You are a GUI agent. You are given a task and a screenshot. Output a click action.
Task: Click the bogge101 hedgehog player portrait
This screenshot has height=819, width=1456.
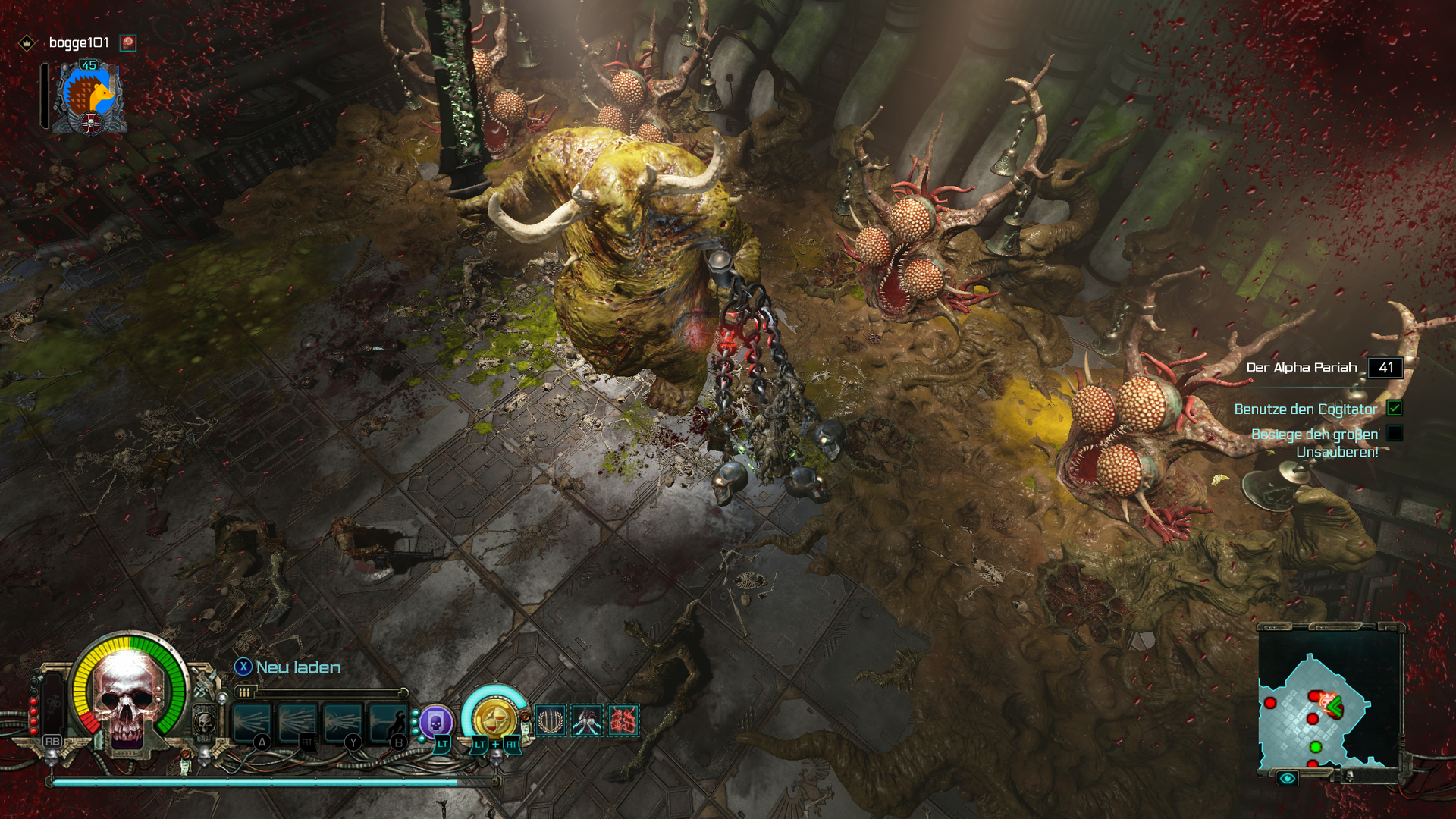(89, 99)
